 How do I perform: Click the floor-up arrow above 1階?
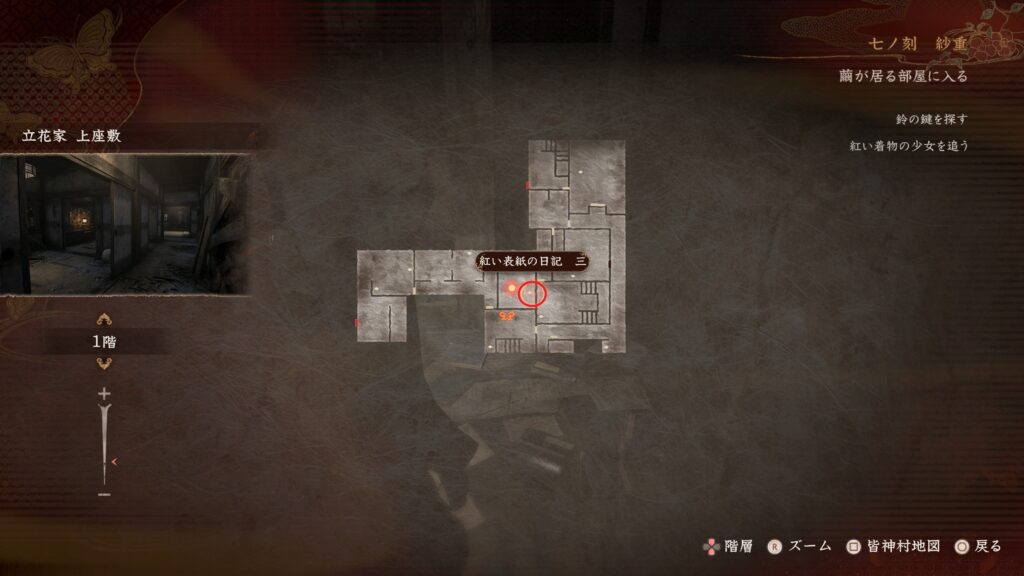pos(103,321)
